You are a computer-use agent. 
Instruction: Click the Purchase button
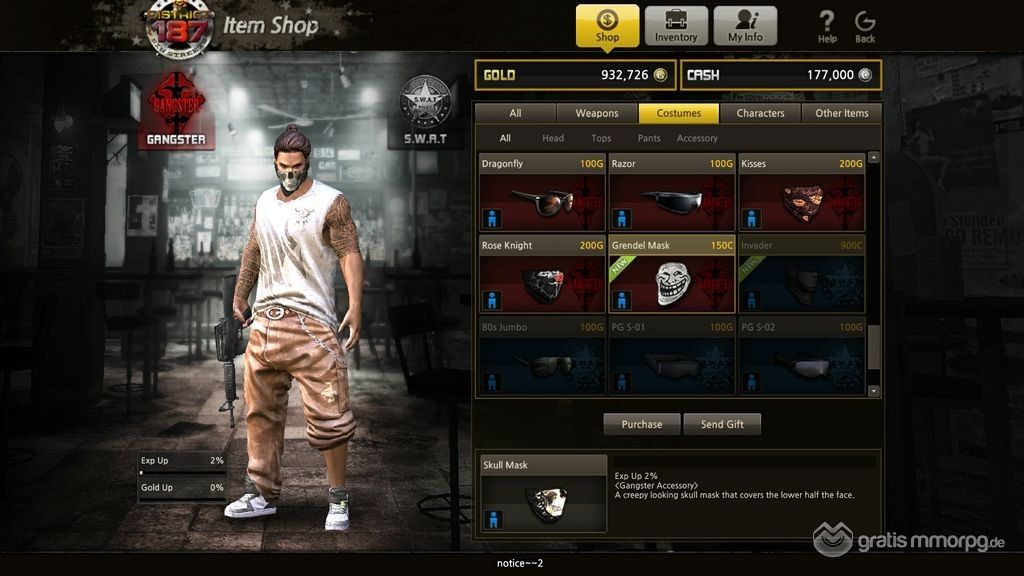[x=641, y=424]
